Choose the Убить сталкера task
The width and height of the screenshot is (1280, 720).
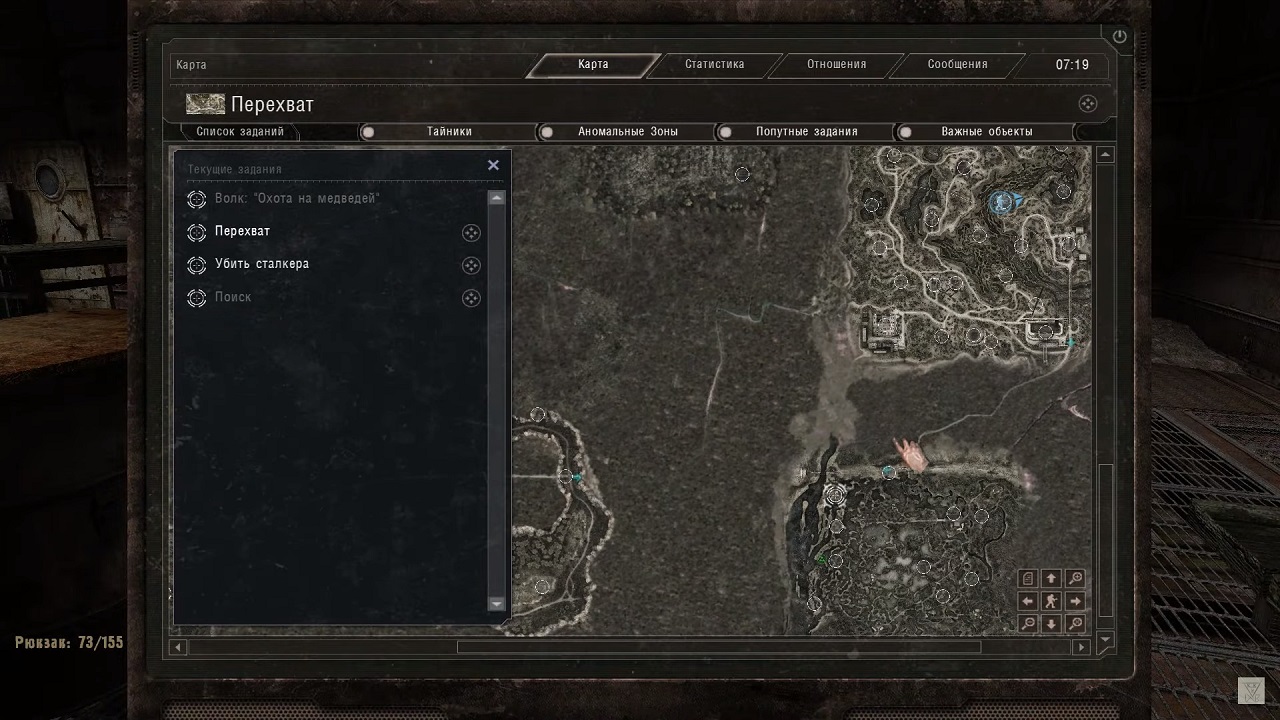[x=262, y=265]
